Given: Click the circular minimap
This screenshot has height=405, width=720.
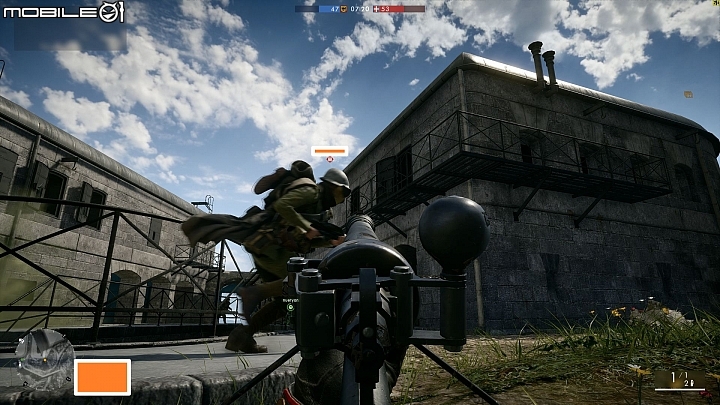Looking at the screenshot, I should (43, 360).
